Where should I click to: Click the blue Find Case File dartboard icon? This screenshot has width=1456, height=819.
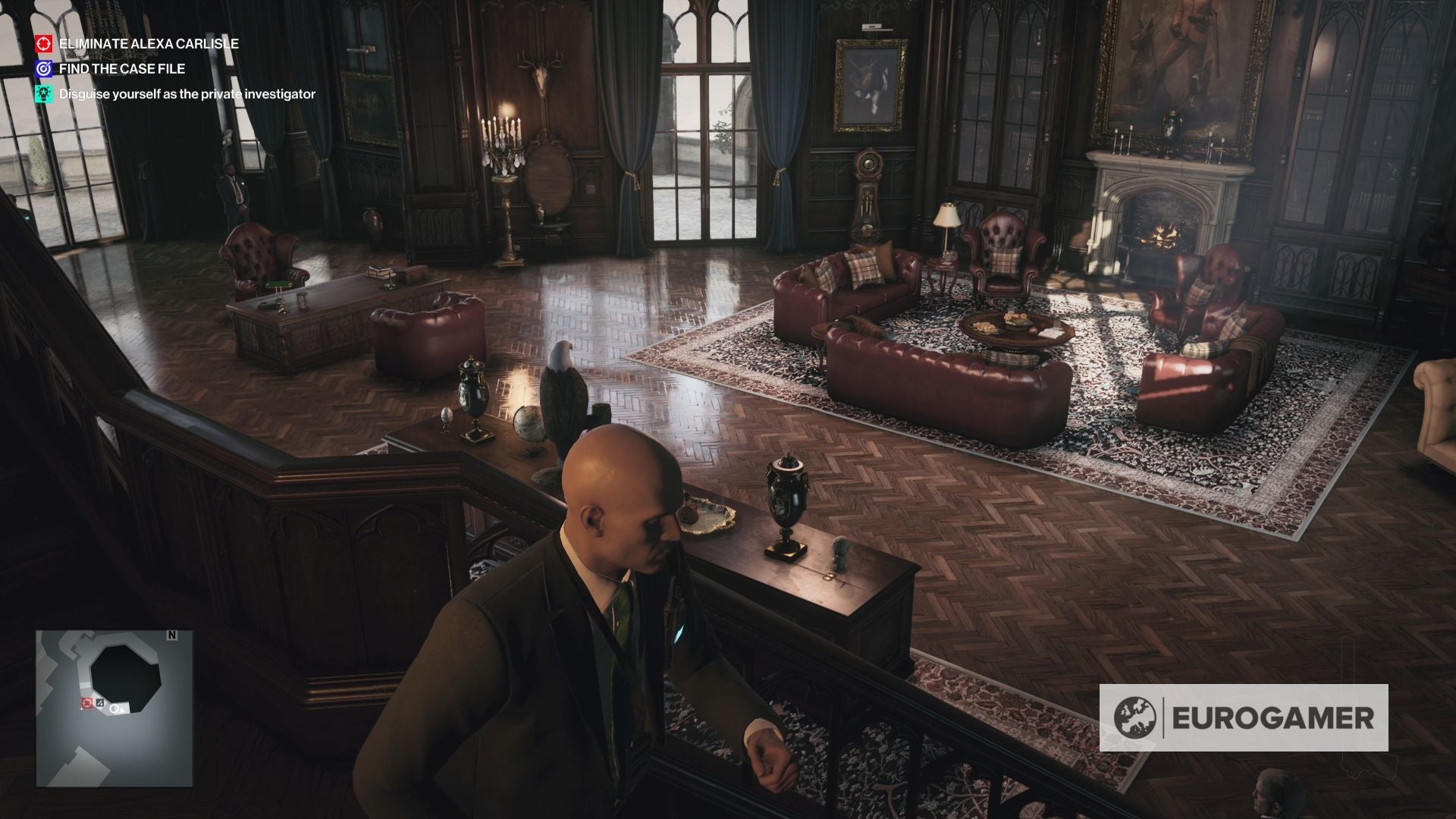tap(43, 68)
